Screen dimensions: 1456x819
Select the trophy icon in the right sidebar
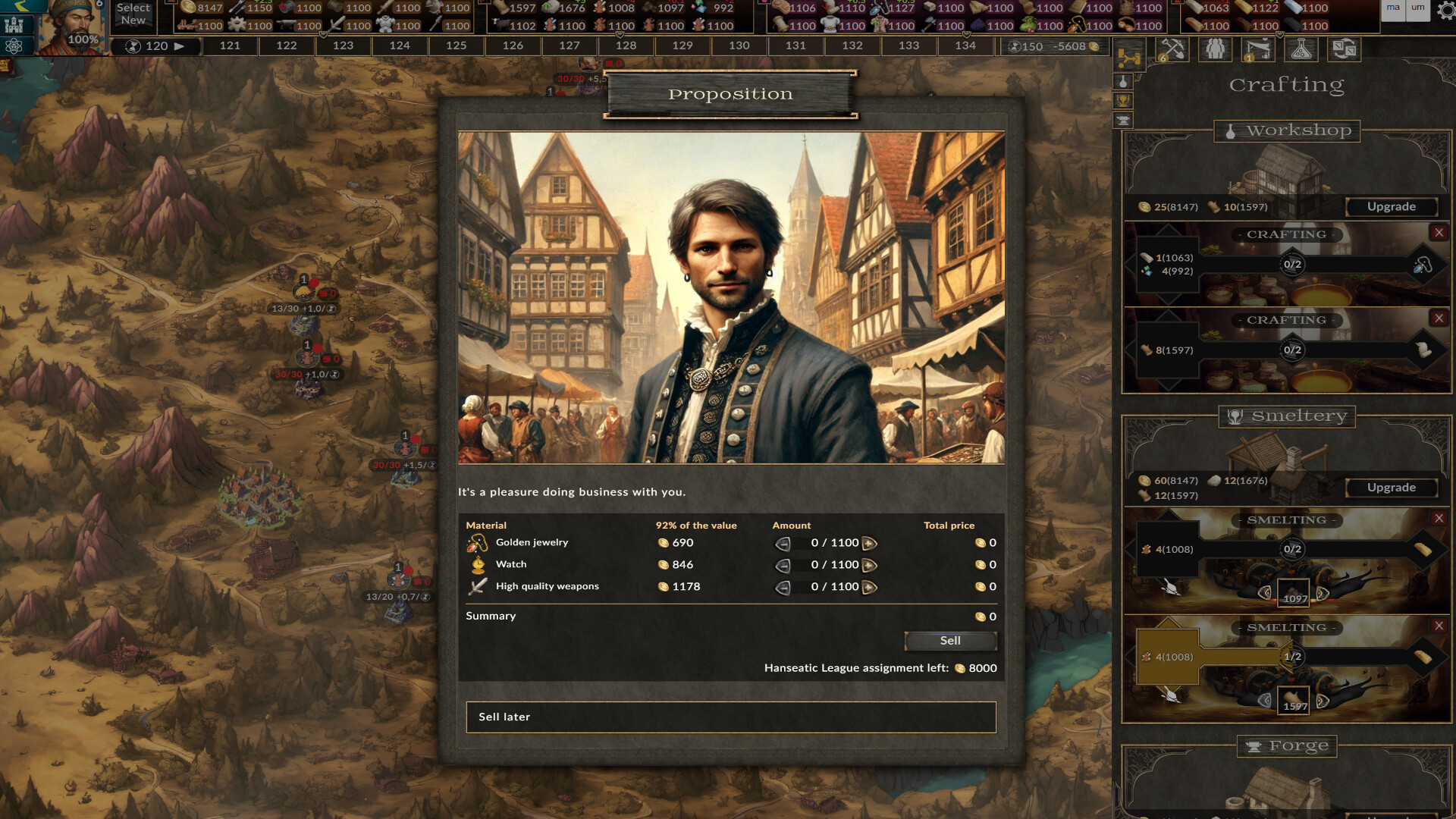pos(1122,100)
